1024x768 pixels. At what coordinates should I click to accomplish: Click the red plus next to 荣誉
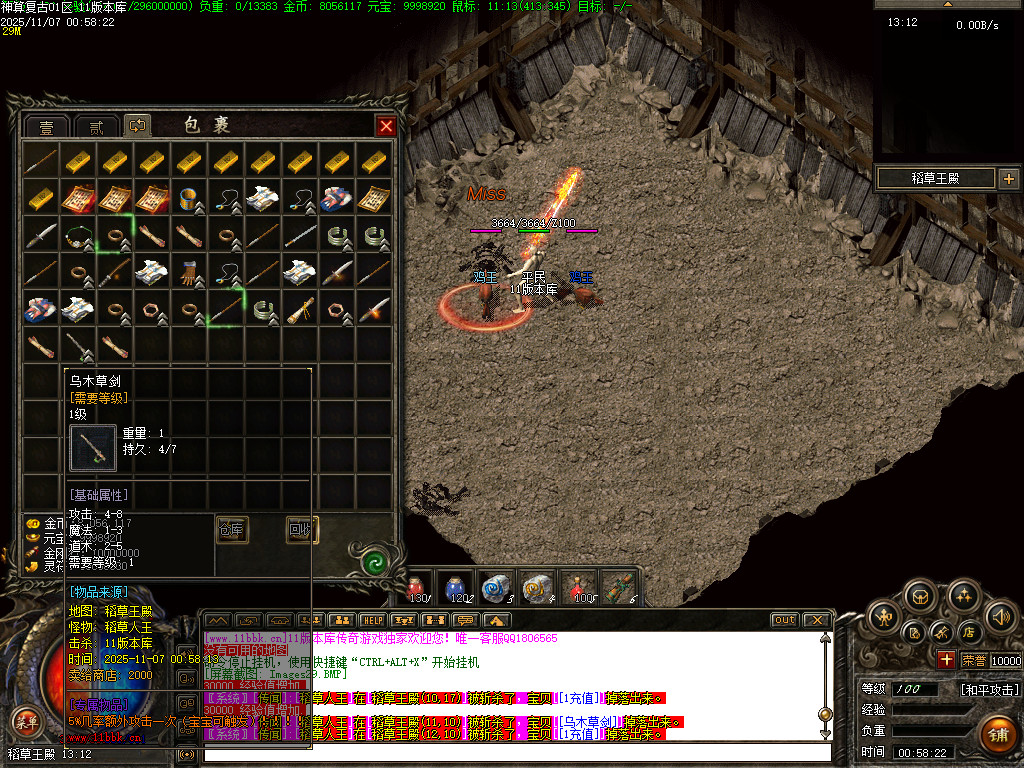pyautogui.click(x=946, y=660)
